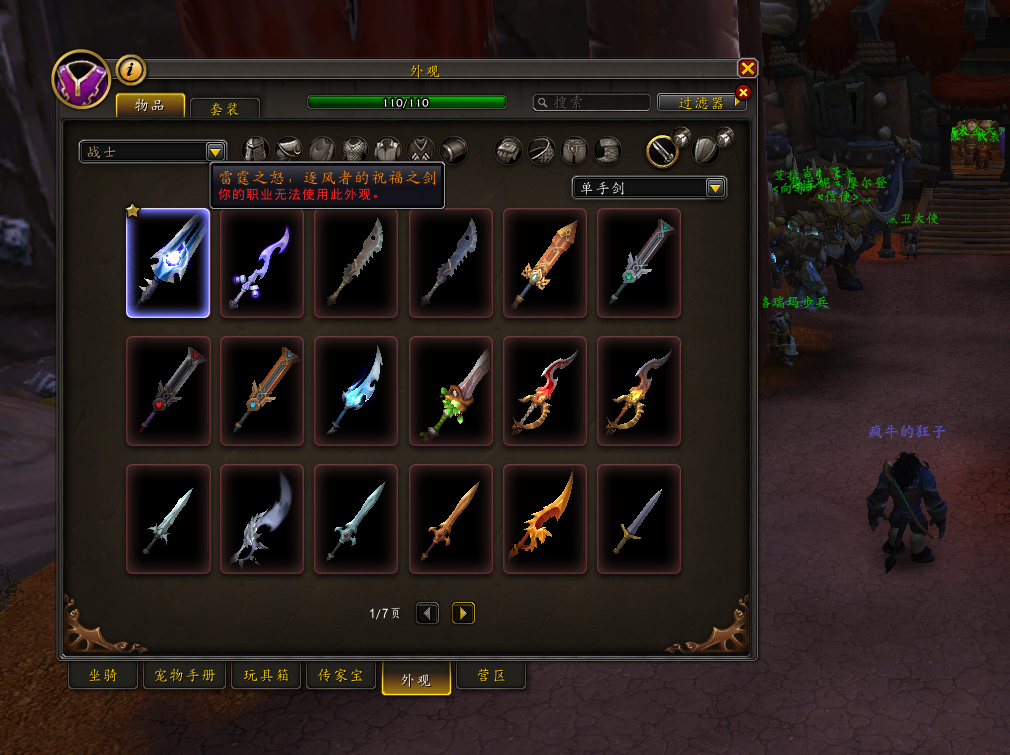Select the off-hand shield slot icon
Screen dimensions: 1010x755
[x=706, y=150]
